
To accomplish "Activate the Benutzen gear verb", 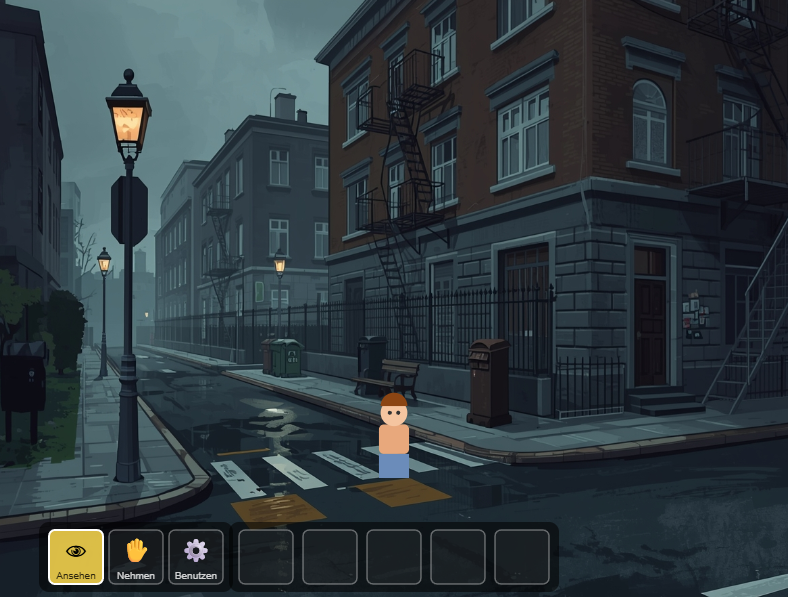I will click(196, 556).
